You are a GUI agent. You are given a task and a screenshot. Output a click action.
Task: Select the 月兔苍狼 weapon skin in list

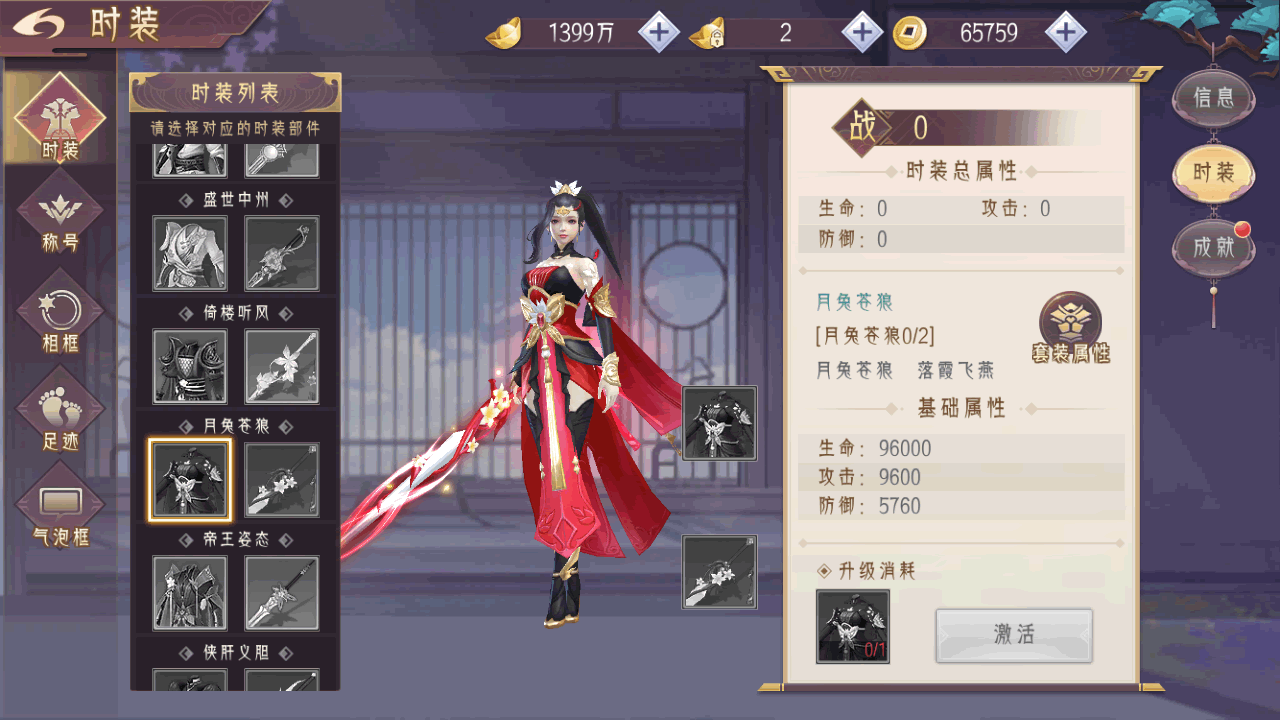point(282,480)
